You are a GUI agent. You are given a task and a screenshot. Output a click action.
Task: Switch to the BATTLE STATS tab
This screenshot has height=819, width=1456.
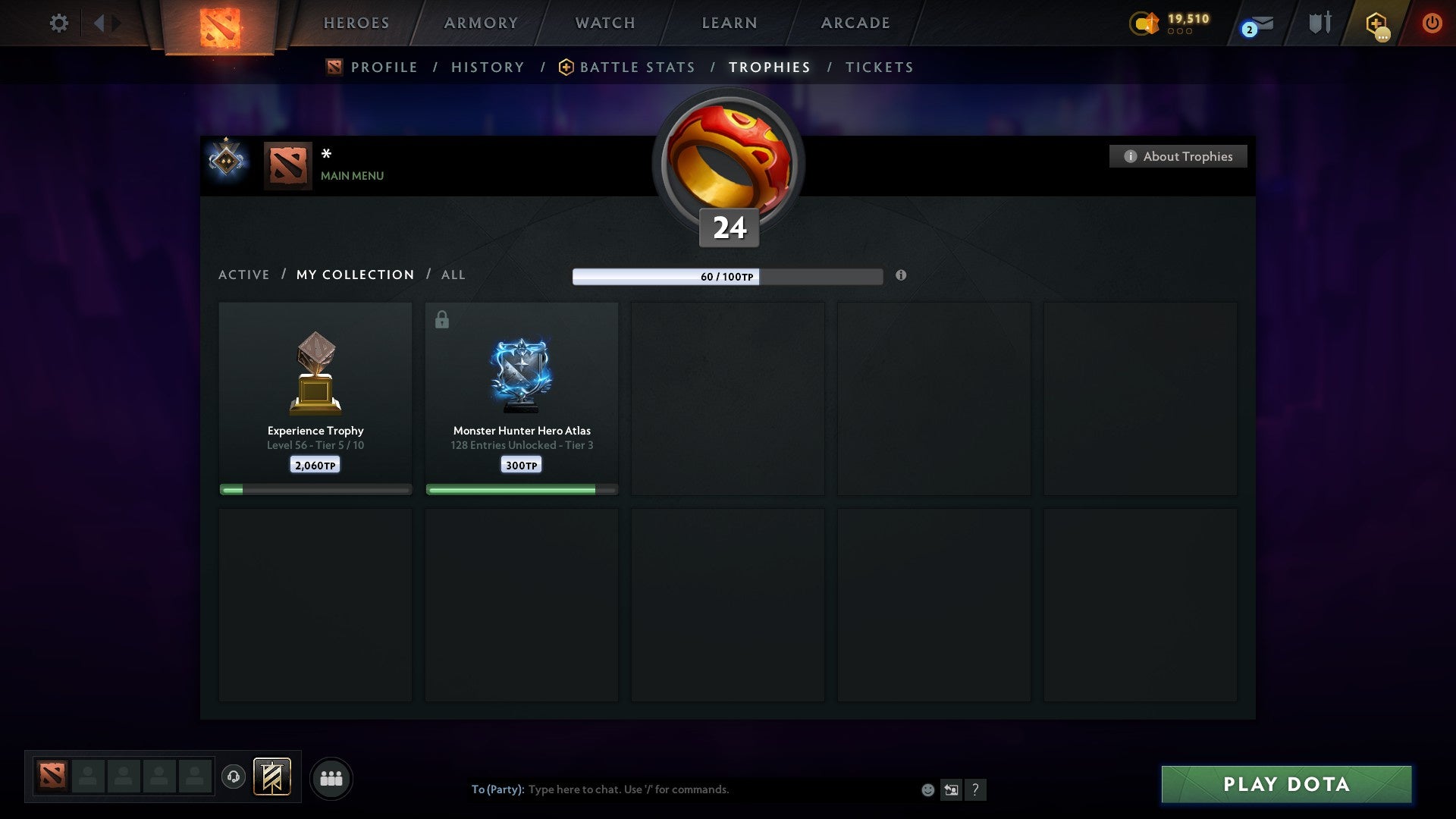pos(637,67)
